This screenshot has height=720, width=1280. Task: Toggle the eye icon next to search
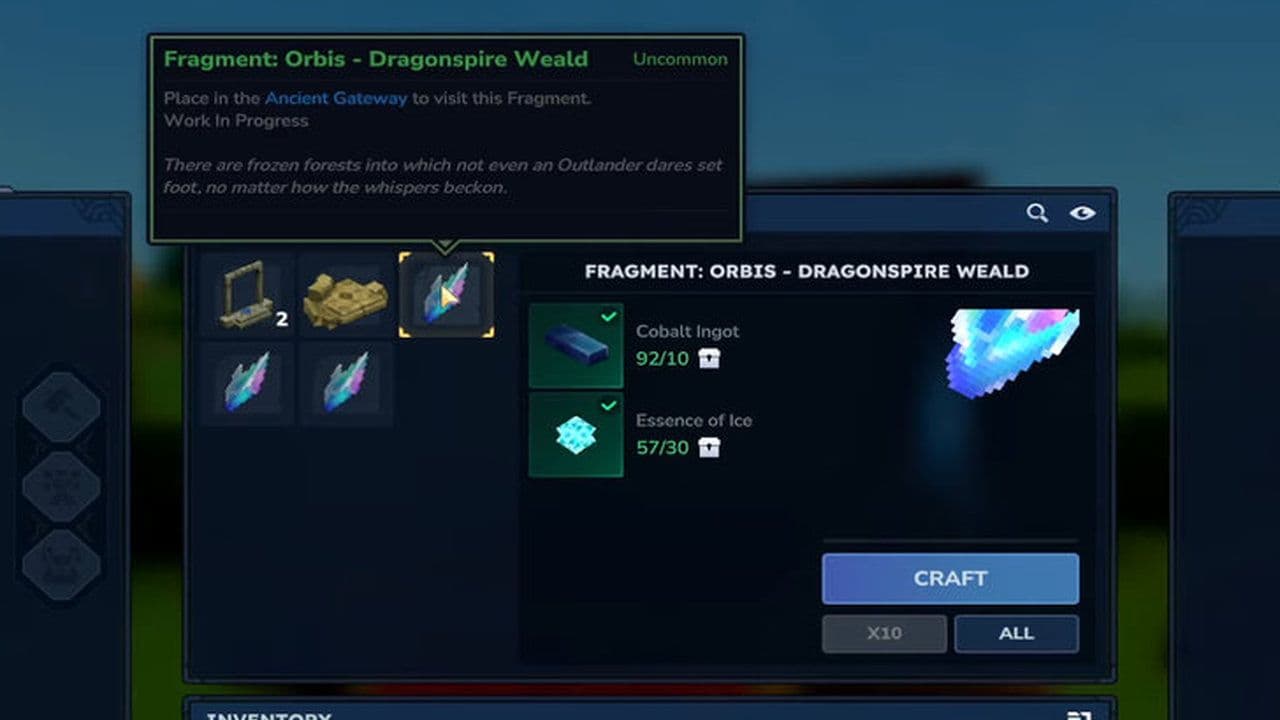pos(1083,213)
